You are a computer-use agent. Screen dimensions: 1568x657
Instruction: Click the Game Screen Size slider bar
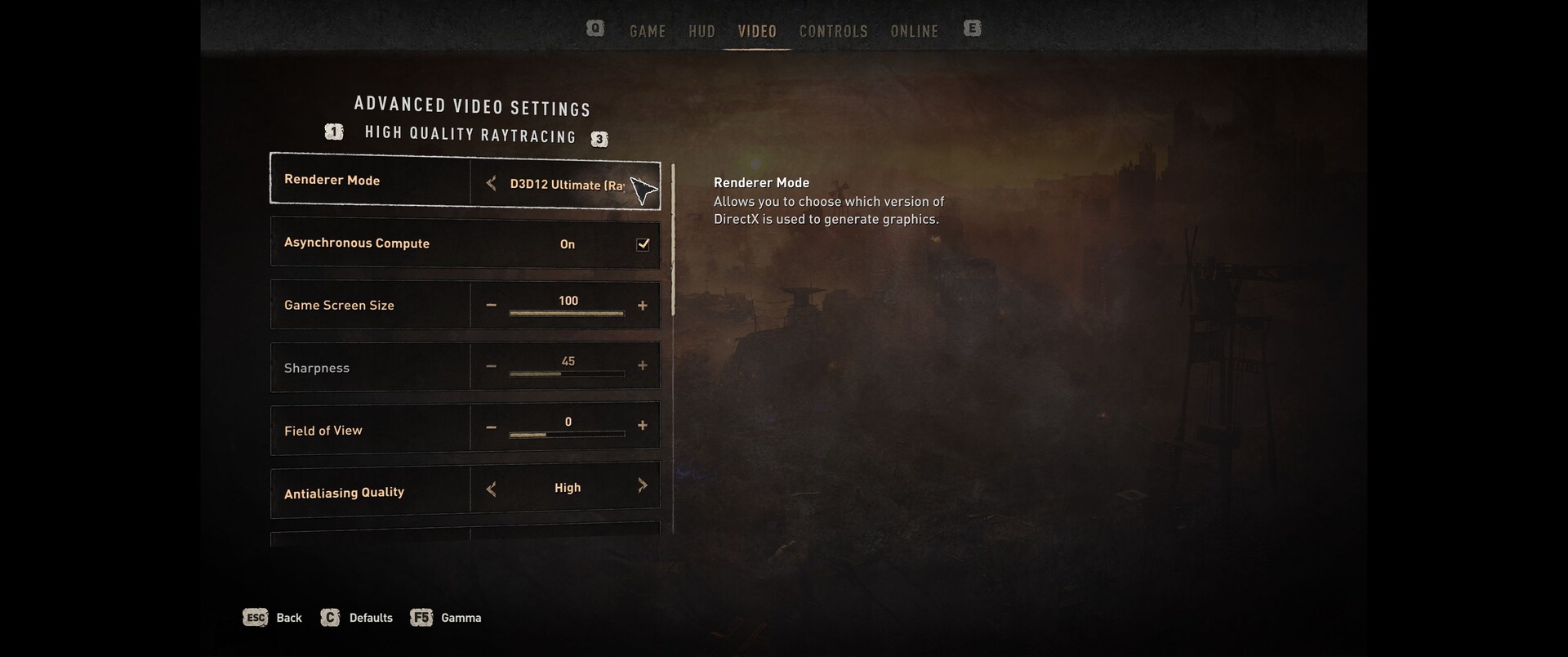(x=567, y=313)
